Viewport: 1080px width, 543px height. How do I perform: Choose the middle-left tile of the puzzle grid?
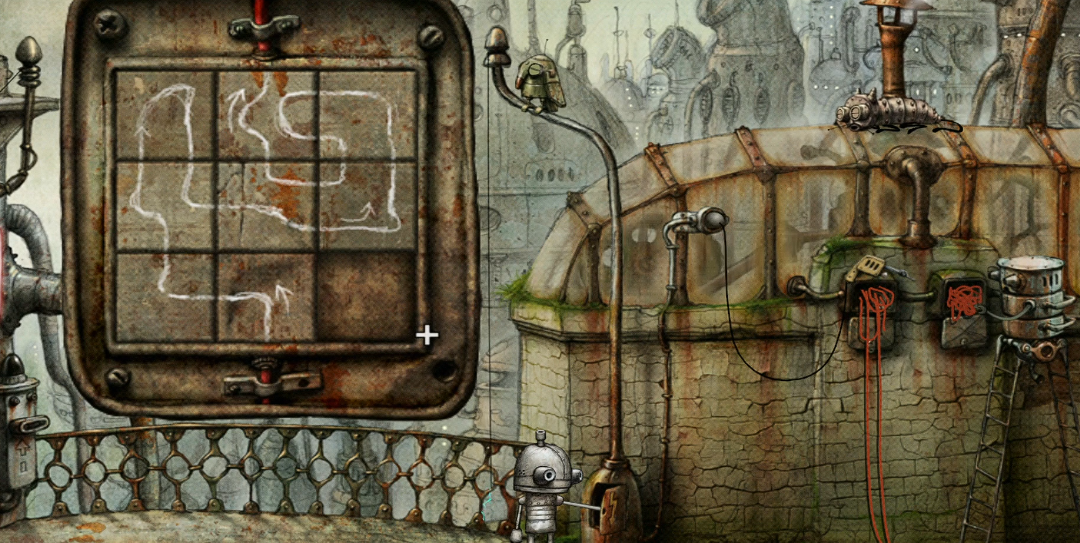click(x=164, y=206)
